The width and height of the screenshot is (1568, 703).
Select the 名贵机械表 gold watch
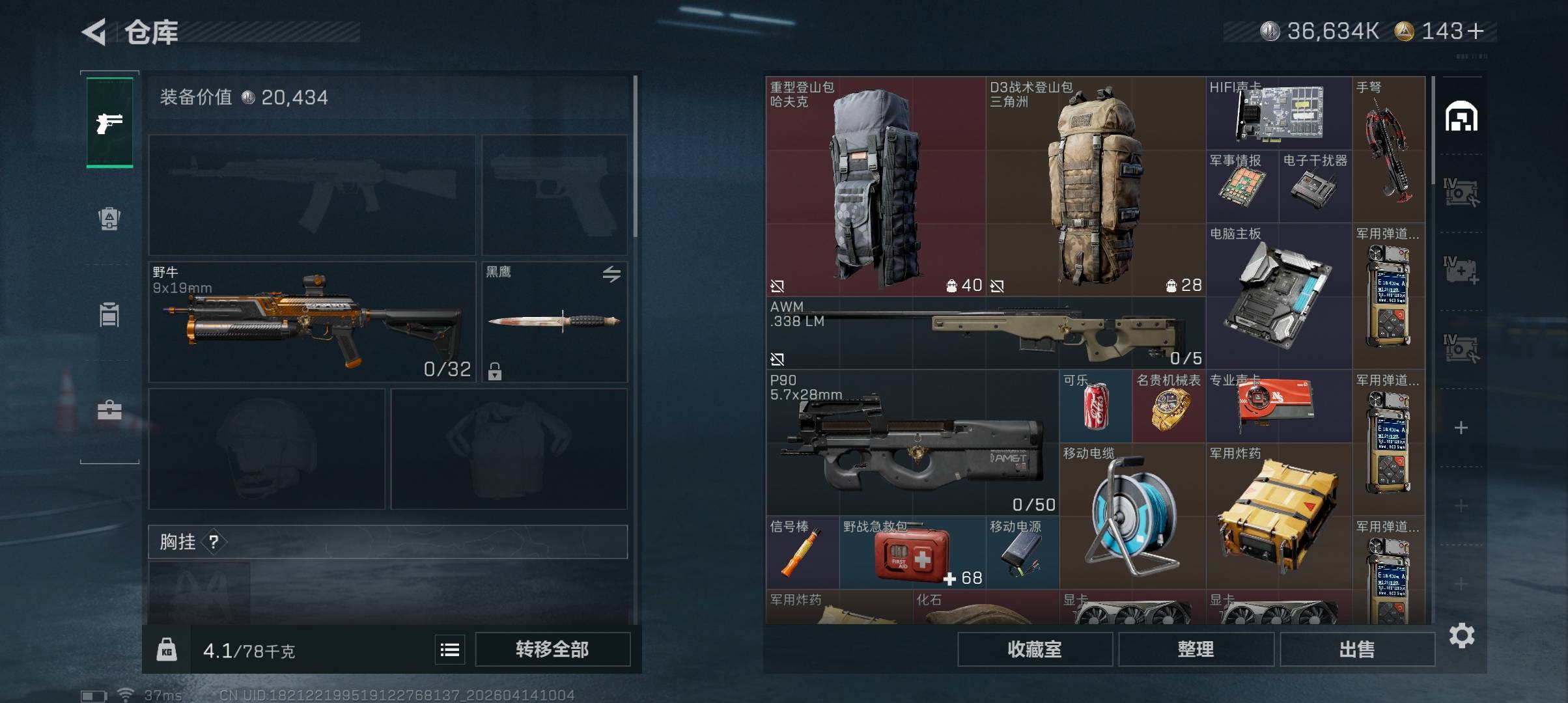1169,407
